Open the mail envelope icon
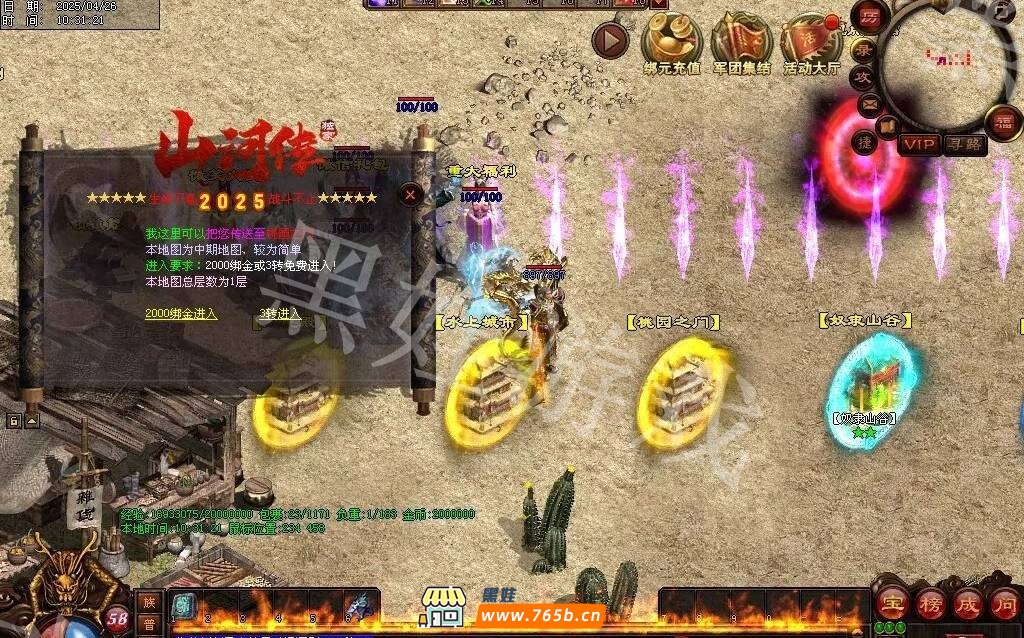1024x638 pixels. click(x=868, y=103)
